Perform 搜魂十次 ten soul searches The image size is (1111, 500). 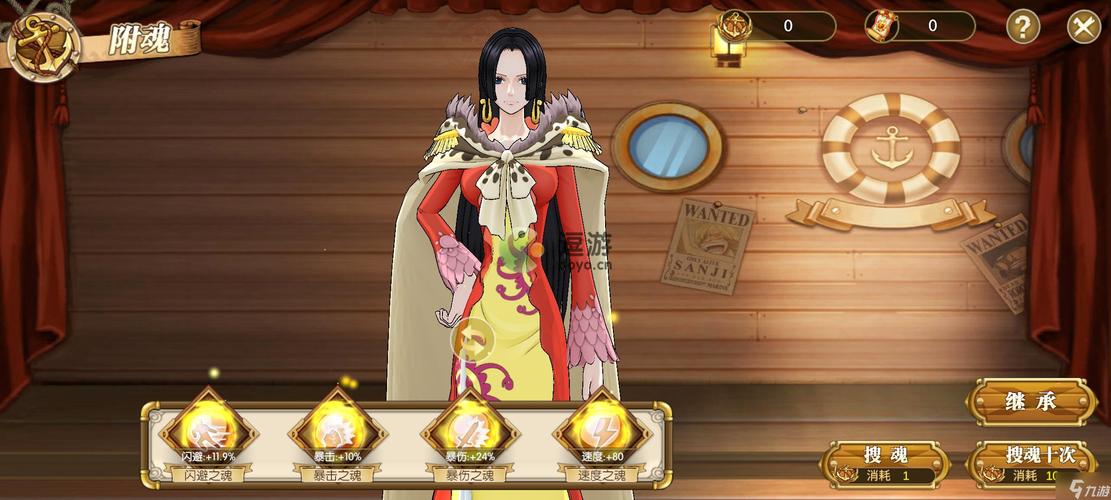pyautogui.click(x=1031, y=463)
